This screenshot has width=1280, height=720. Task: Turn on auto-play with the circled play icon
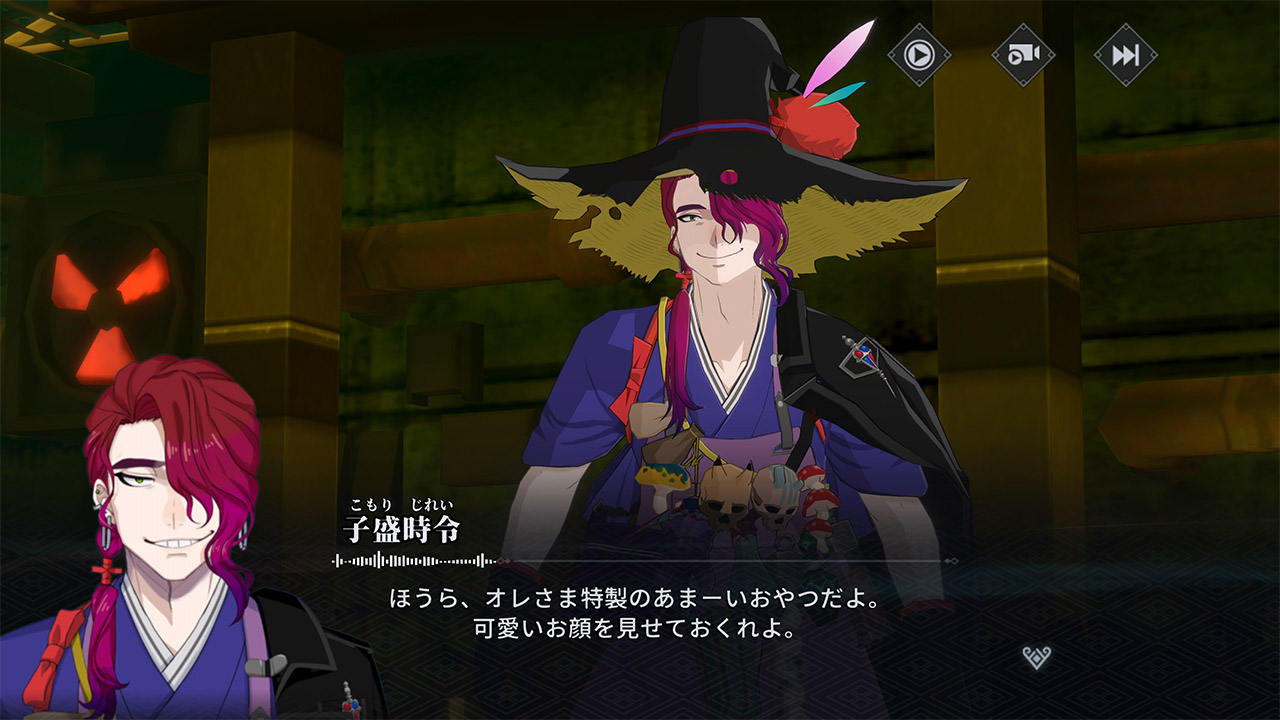[919, 54]
